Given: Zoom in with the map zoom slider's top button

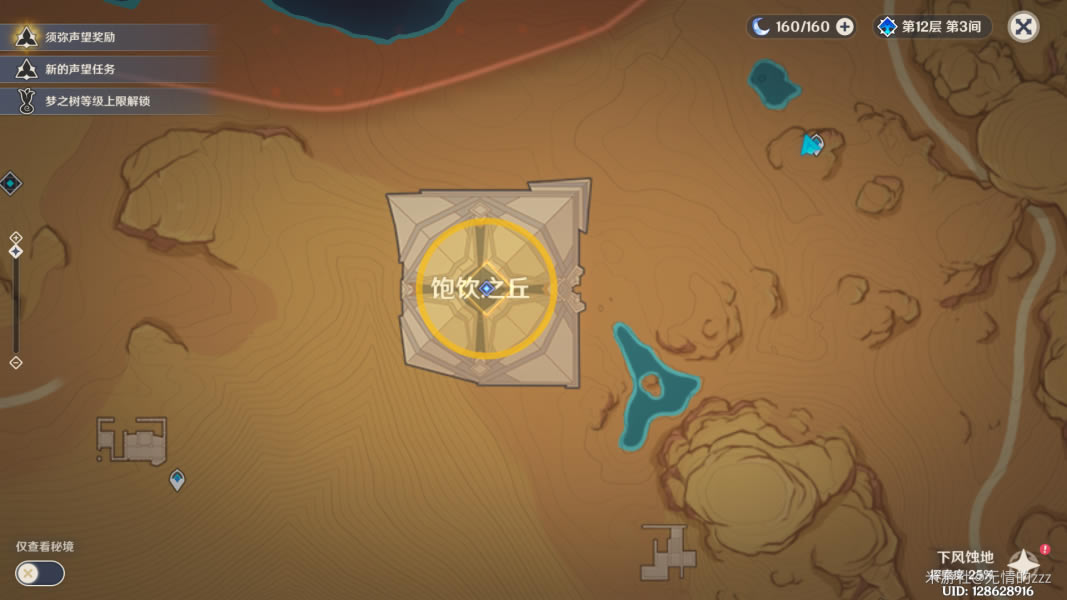Looking at the screenshot, I should point(15,238).
